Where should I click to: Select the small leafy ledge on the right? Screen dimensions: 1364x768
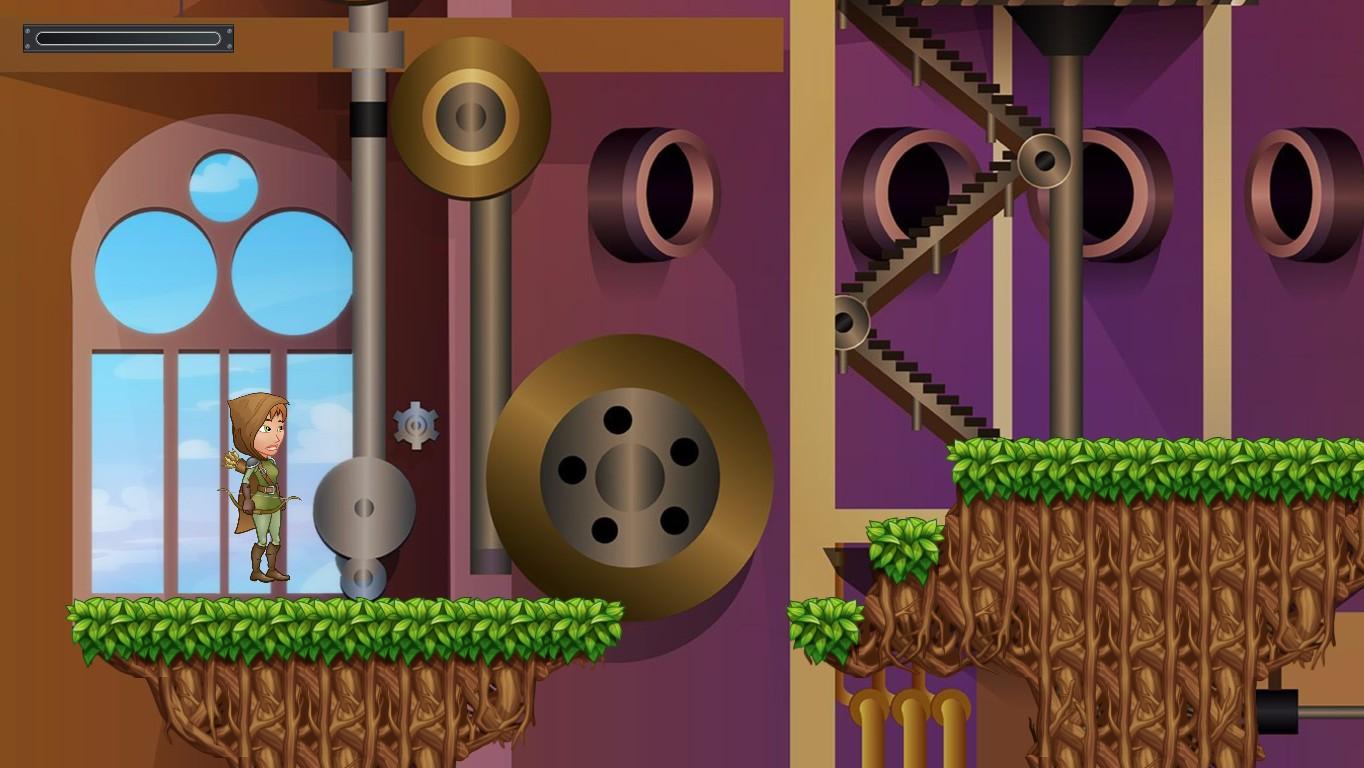pos(905,550)
